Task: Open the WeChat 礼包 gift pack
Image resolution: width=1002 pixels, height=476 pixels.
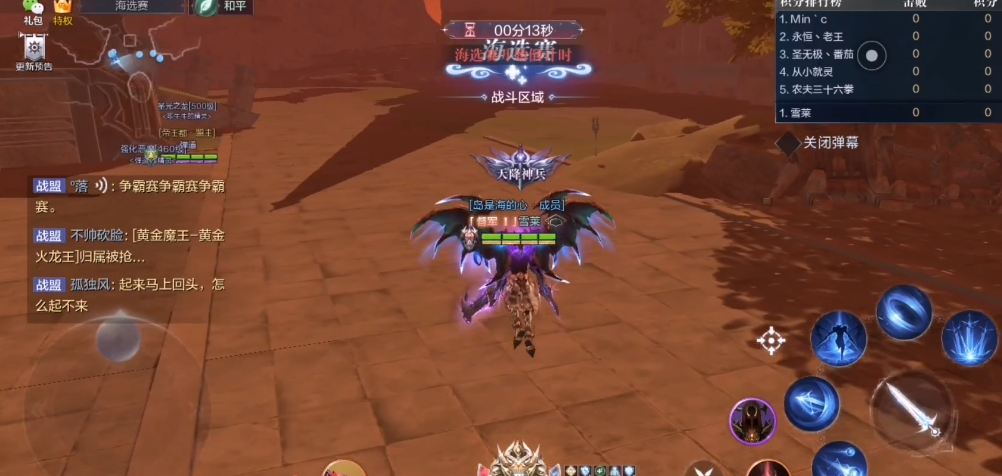Action: 32,10
